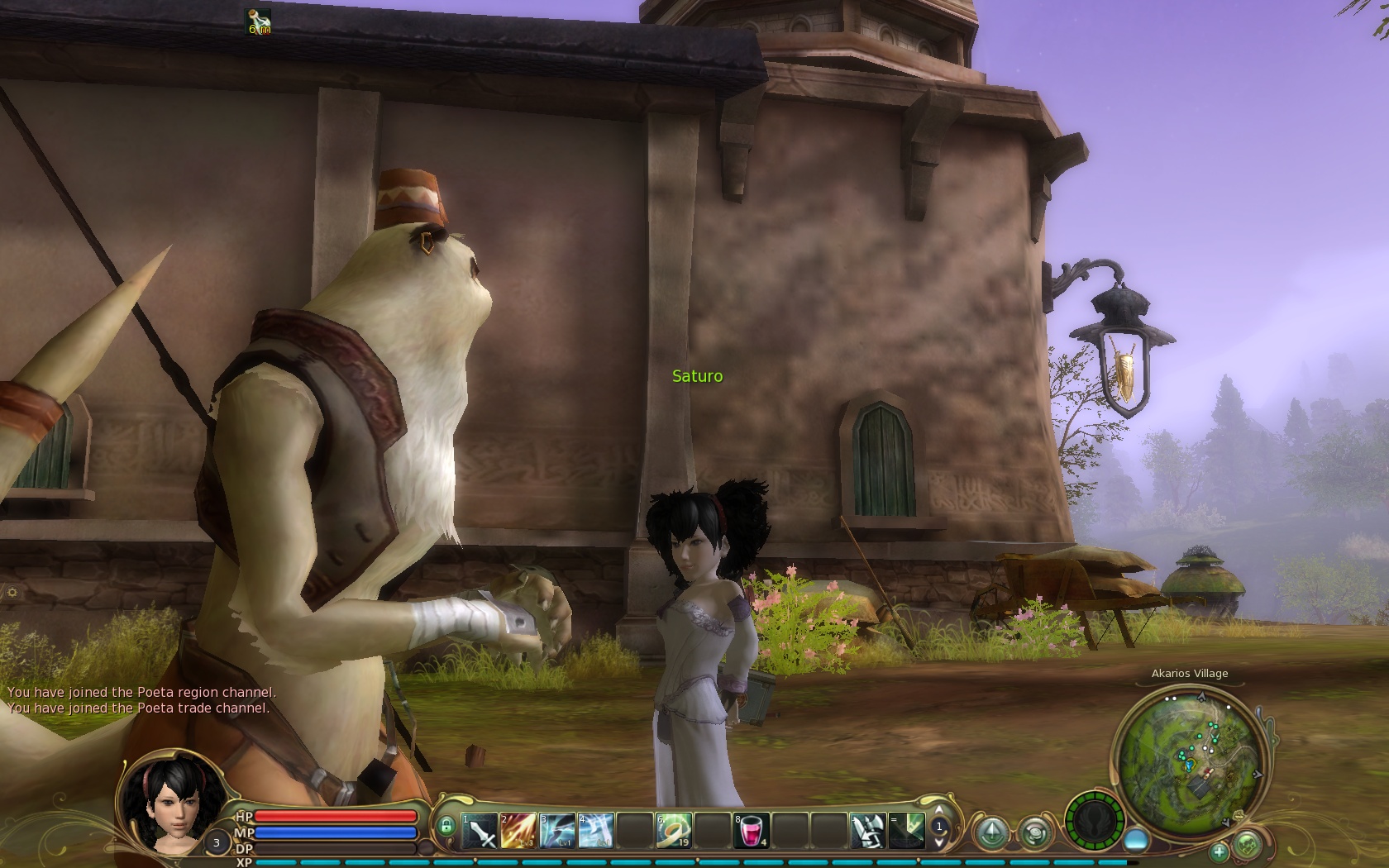Screen dimensions: 1389x868
Task: Open the Akarios Village minimap
Action: pos(1191,761)
